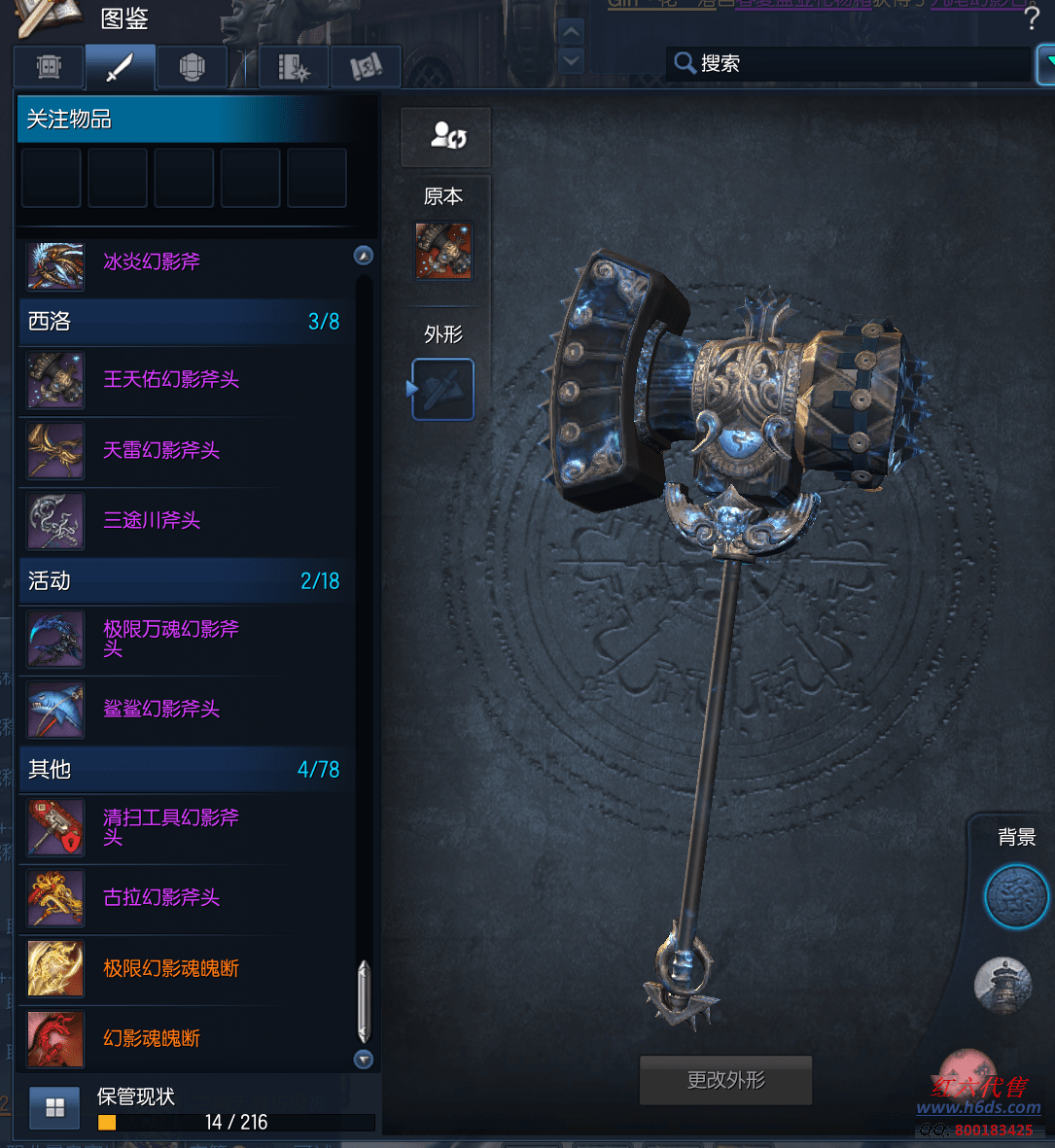Choose the 鲨鲨幻影斧头 shark axe
The image size is (1055, 1148).
[160, 710]
